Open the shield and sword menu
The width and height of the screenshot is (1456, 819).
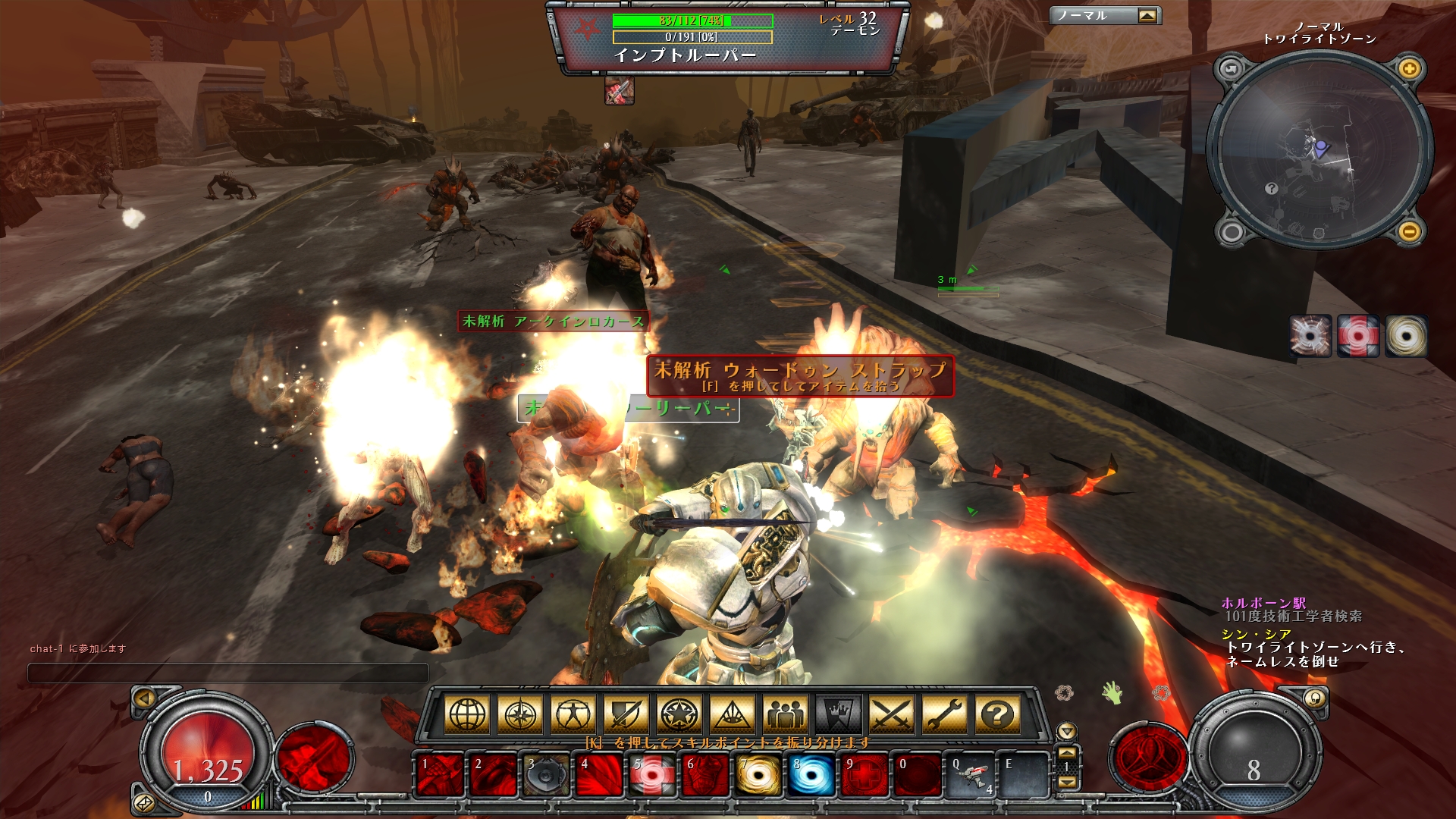[x=626, y=714]
